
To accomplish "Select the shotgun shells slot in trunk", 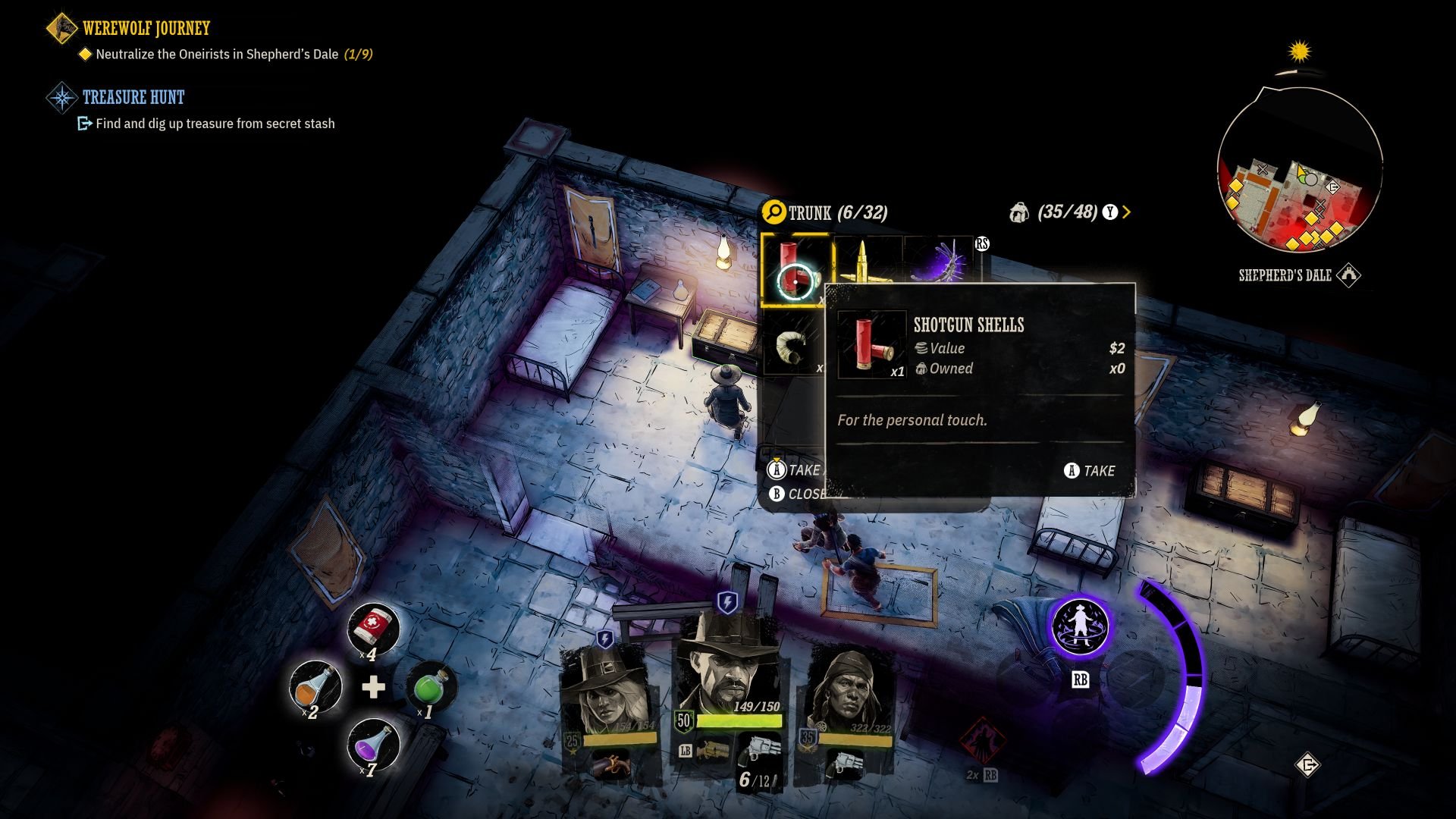I will coord(795,270).
